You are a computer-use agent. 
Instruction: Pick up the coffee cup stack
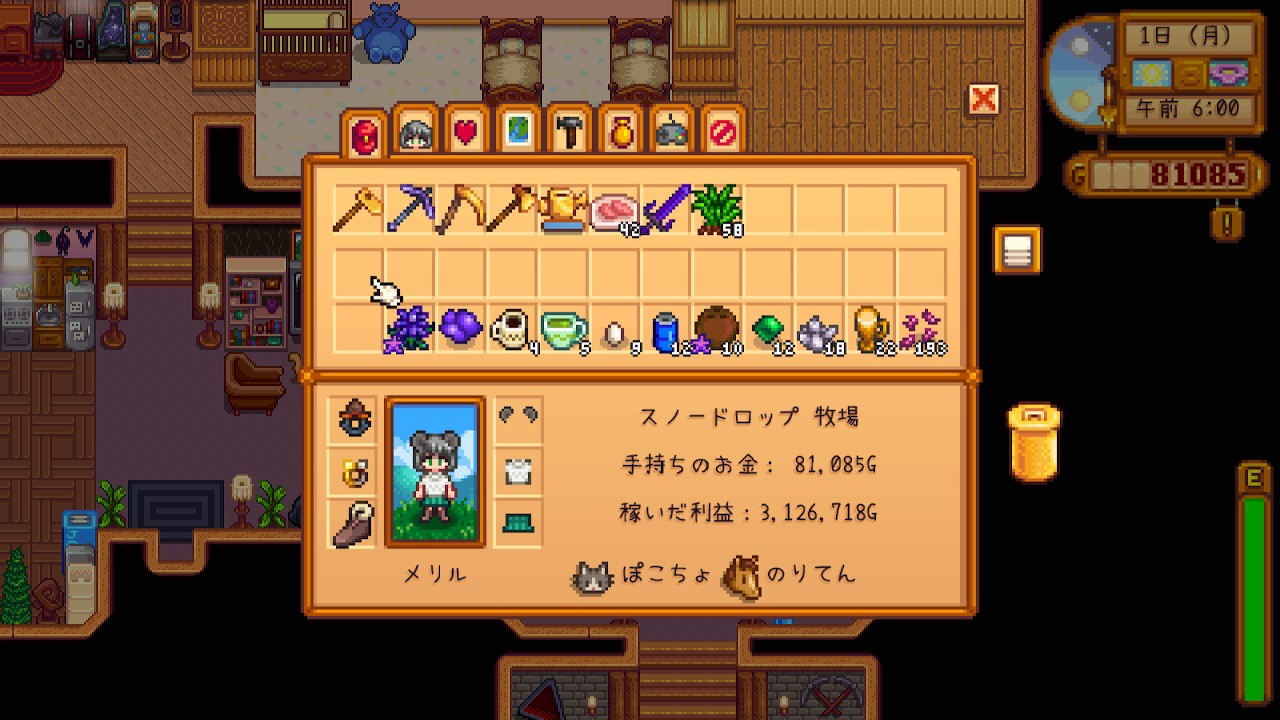pyautogui.click(x=512, y=329)
